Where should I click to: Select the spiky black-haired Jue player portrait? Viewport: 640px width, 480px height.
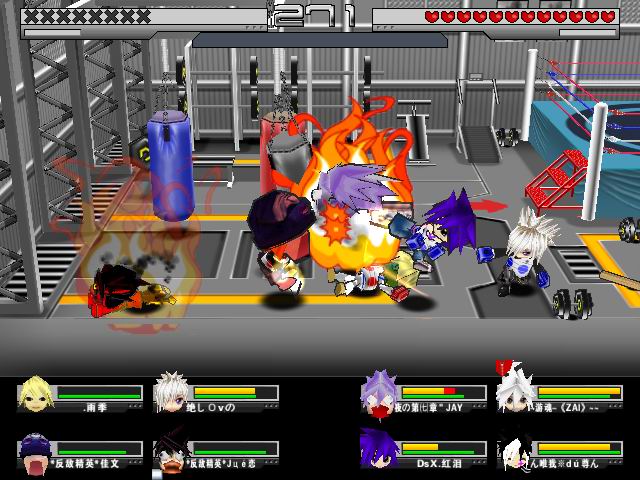click(x=173, y=452)
